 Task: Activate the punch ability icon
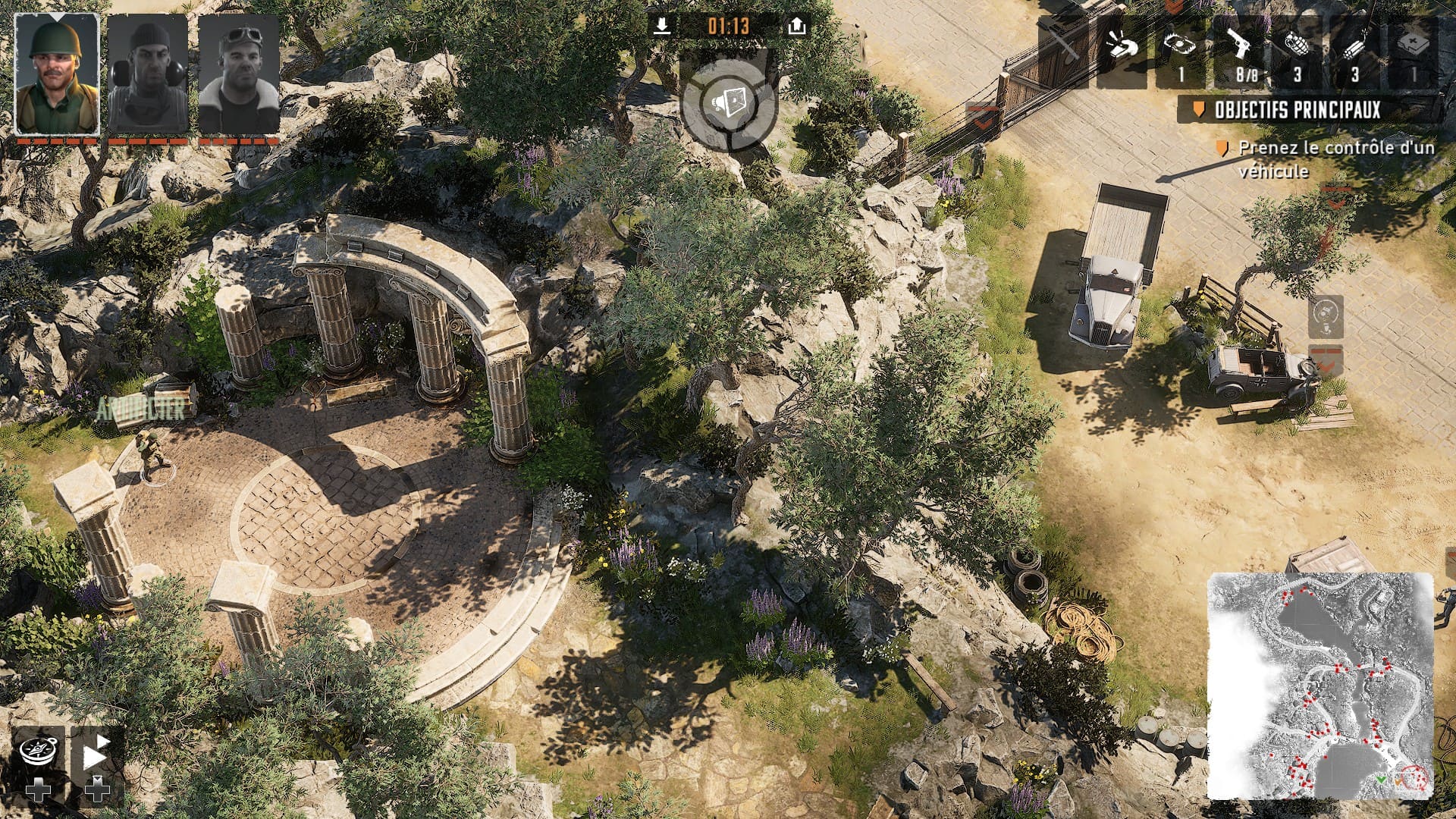(1122, 49)
